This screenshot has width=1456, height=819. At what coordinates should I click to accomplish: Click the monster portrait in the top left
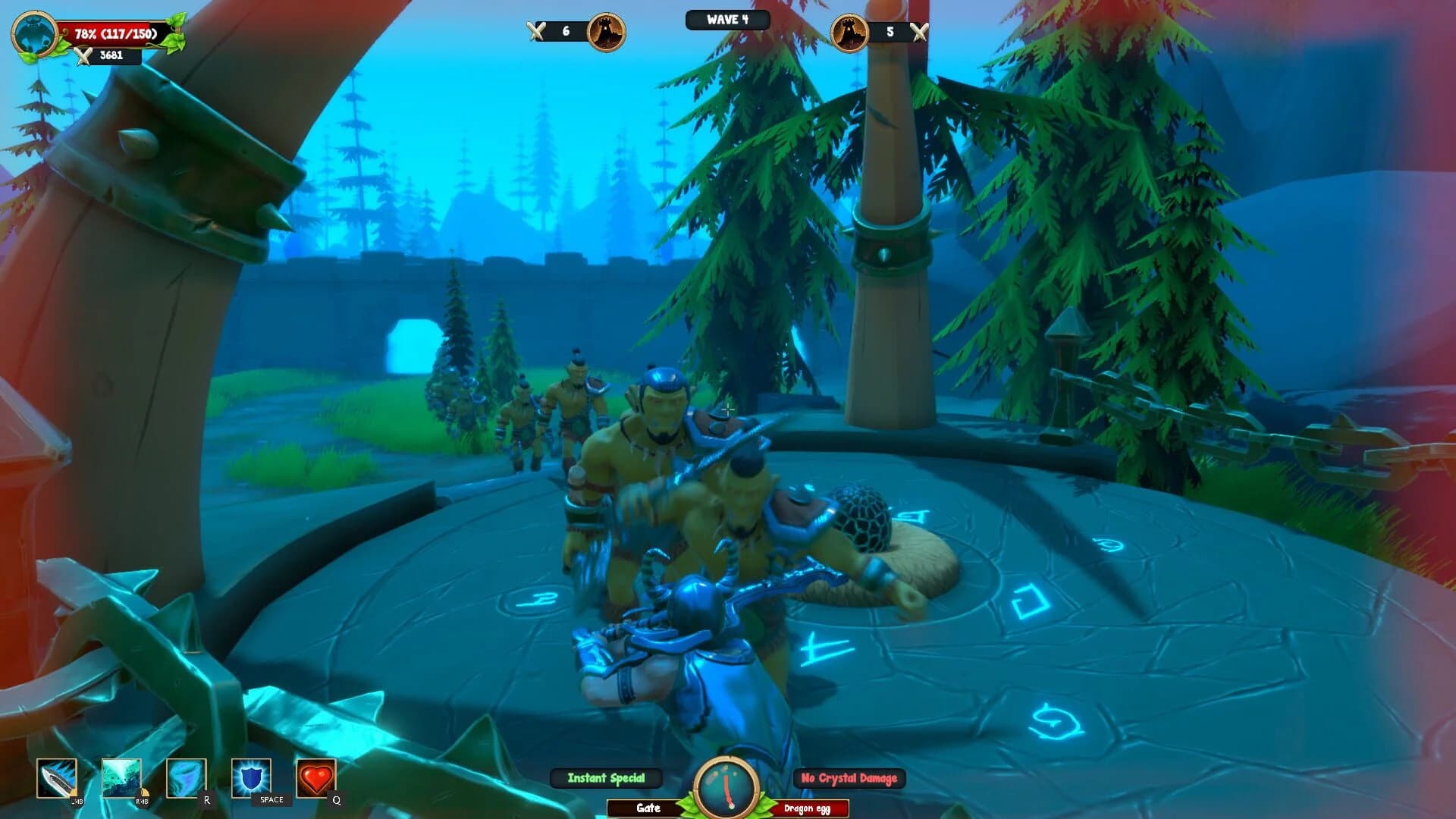[x=34, y=32]
